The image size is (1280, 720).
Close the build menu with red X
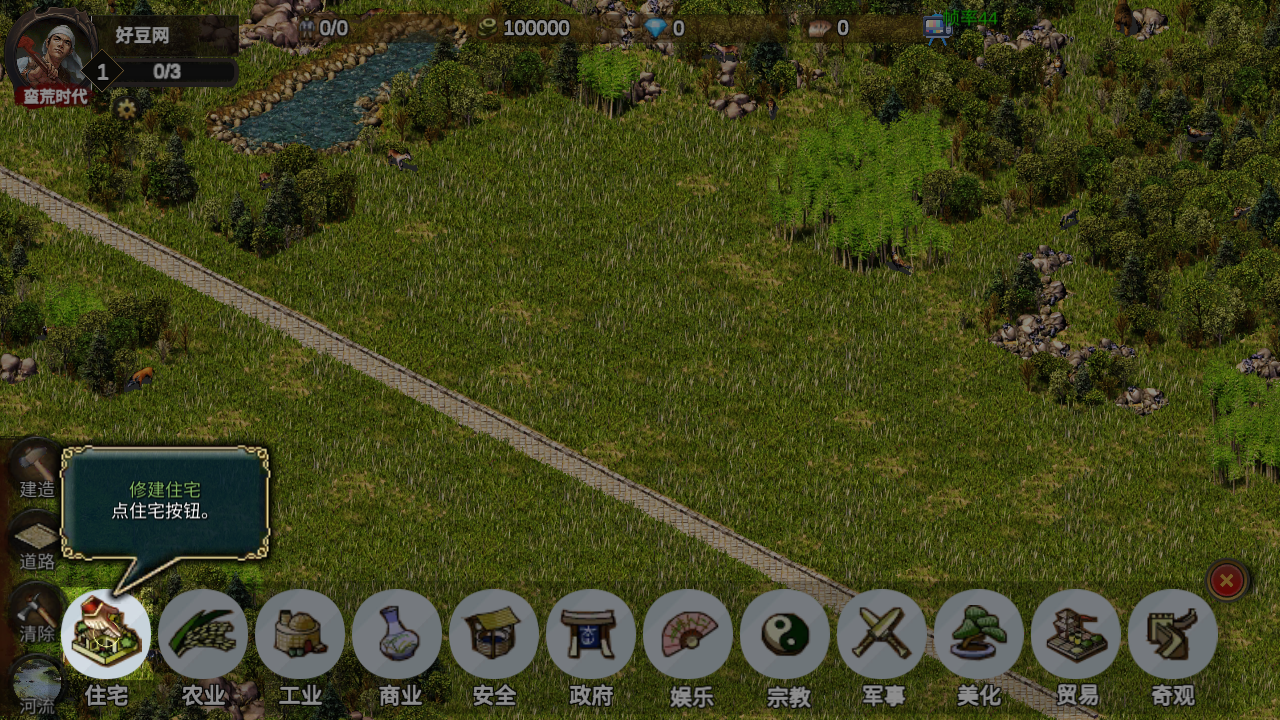click(1227, 580)
